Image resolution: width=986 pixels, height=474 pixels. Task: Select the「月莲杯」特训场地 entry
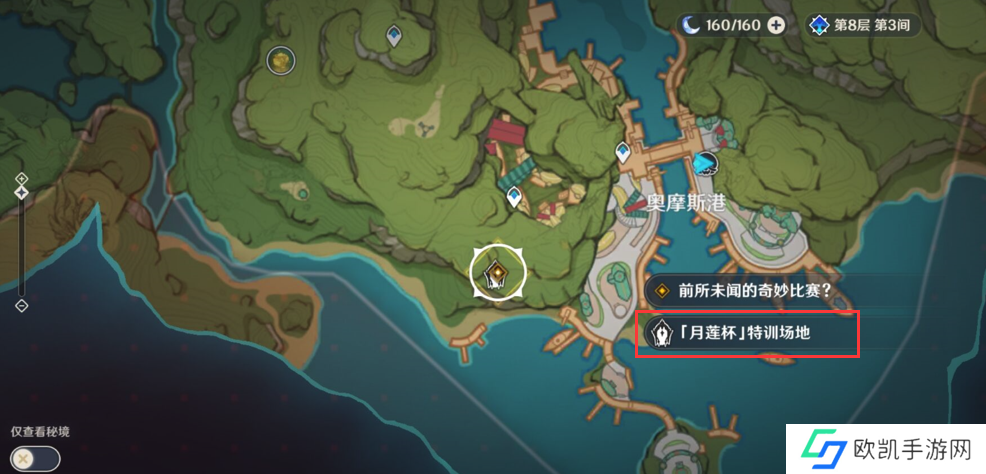coord(747,333)
